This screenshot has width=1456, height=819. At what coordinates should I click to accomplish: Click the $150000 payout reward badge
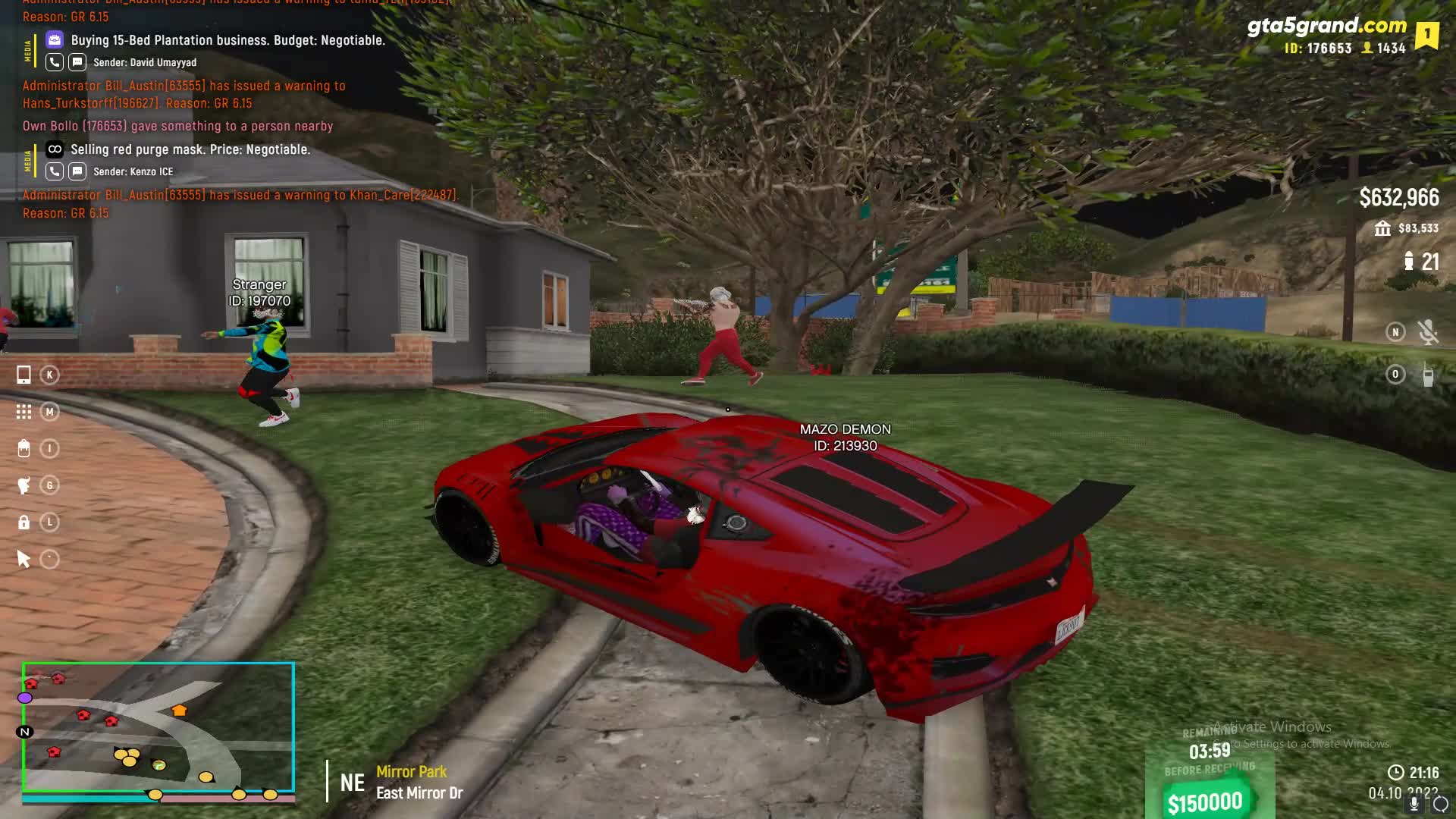coord(1205,802)
